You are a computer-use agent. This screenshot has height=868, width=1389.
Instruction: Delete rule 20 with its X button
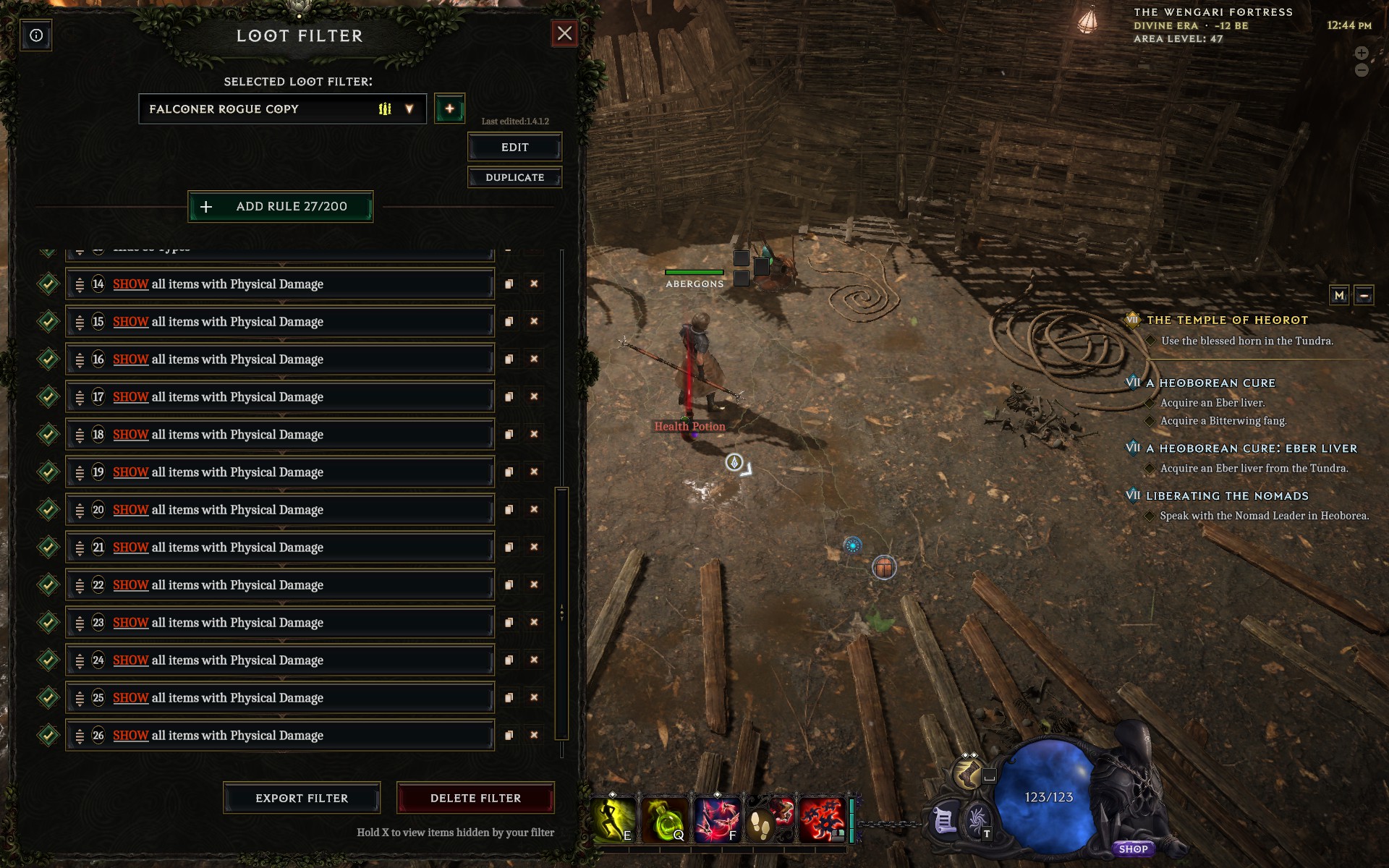point(534,509)
